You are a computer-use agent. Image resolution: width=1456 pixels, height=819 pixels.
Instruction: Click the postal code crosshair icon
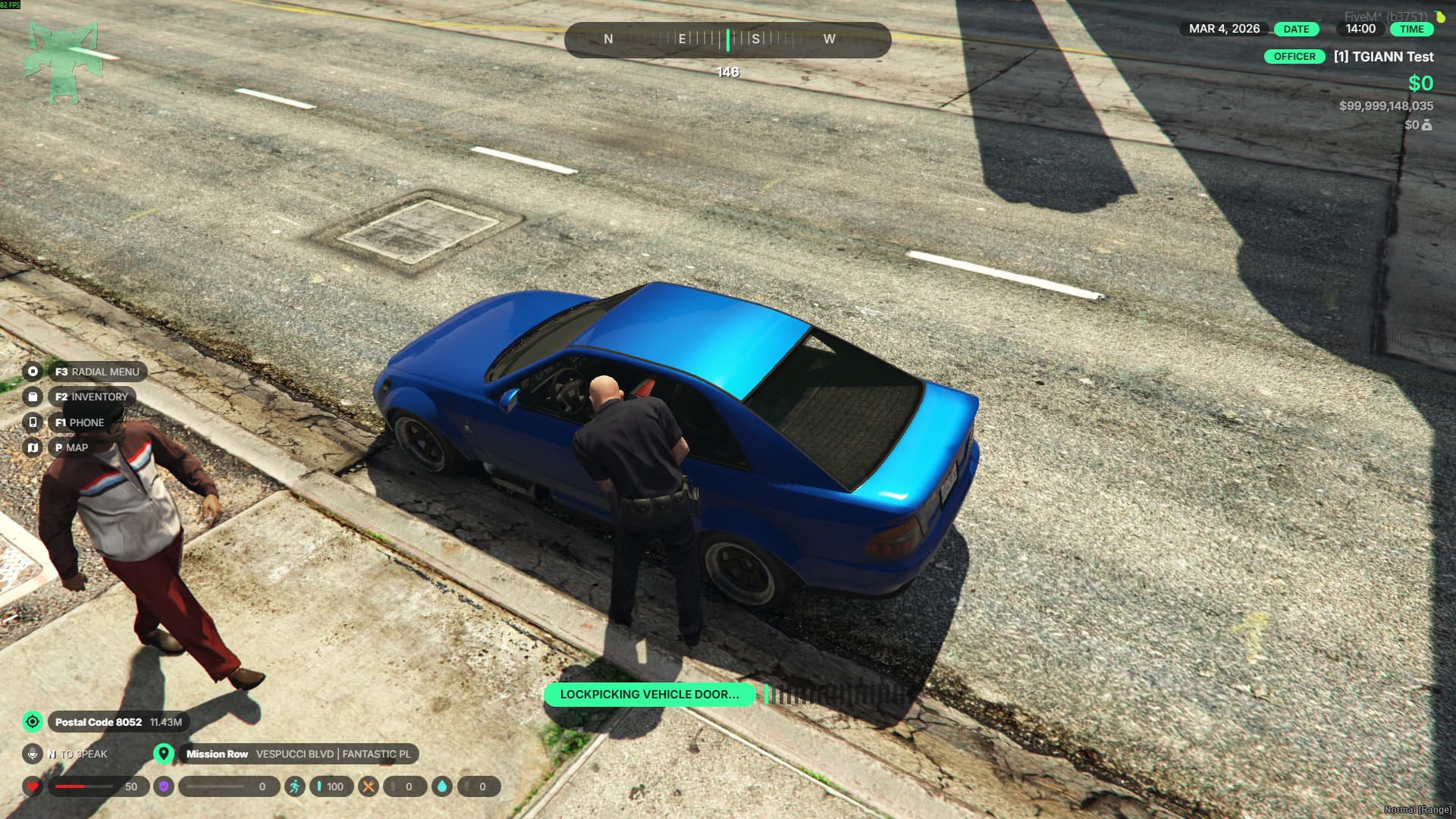coord(33,722)
